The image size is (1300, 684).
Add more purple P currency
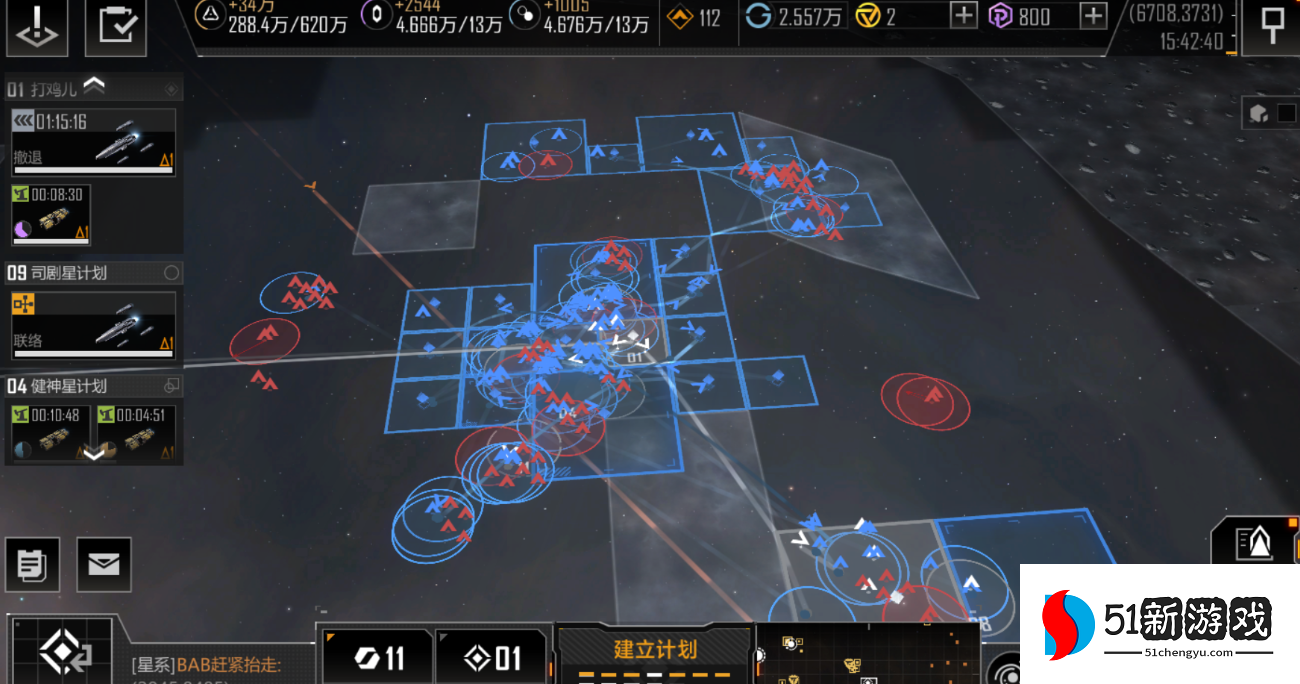[1094, 16]
